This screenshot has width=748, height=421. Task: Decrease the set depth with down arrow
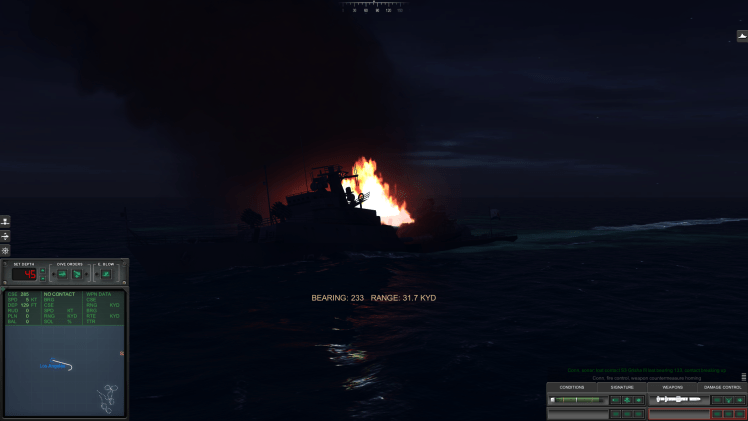[x=43, y=278]
